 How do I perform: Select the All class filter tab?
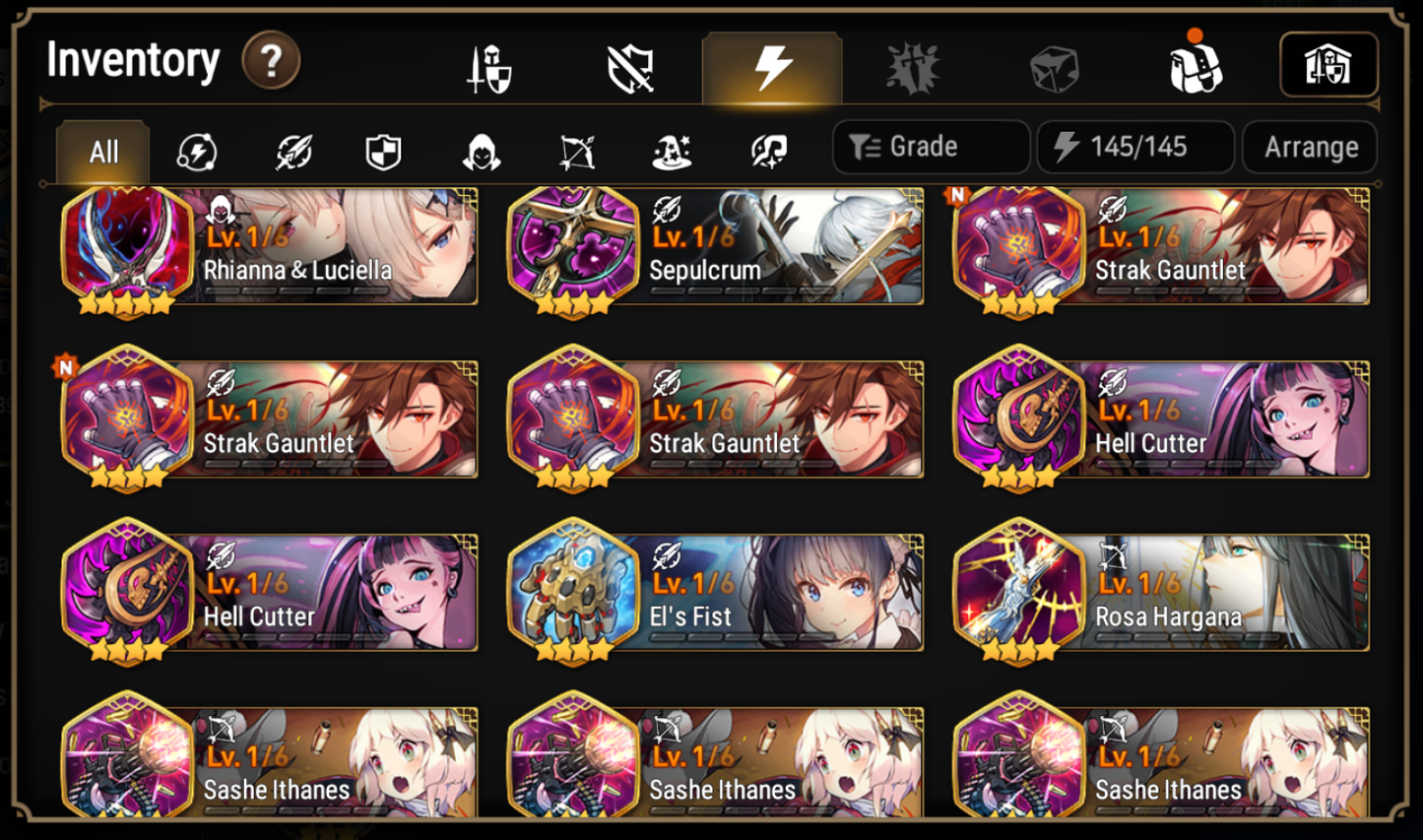tap(102, 150)
